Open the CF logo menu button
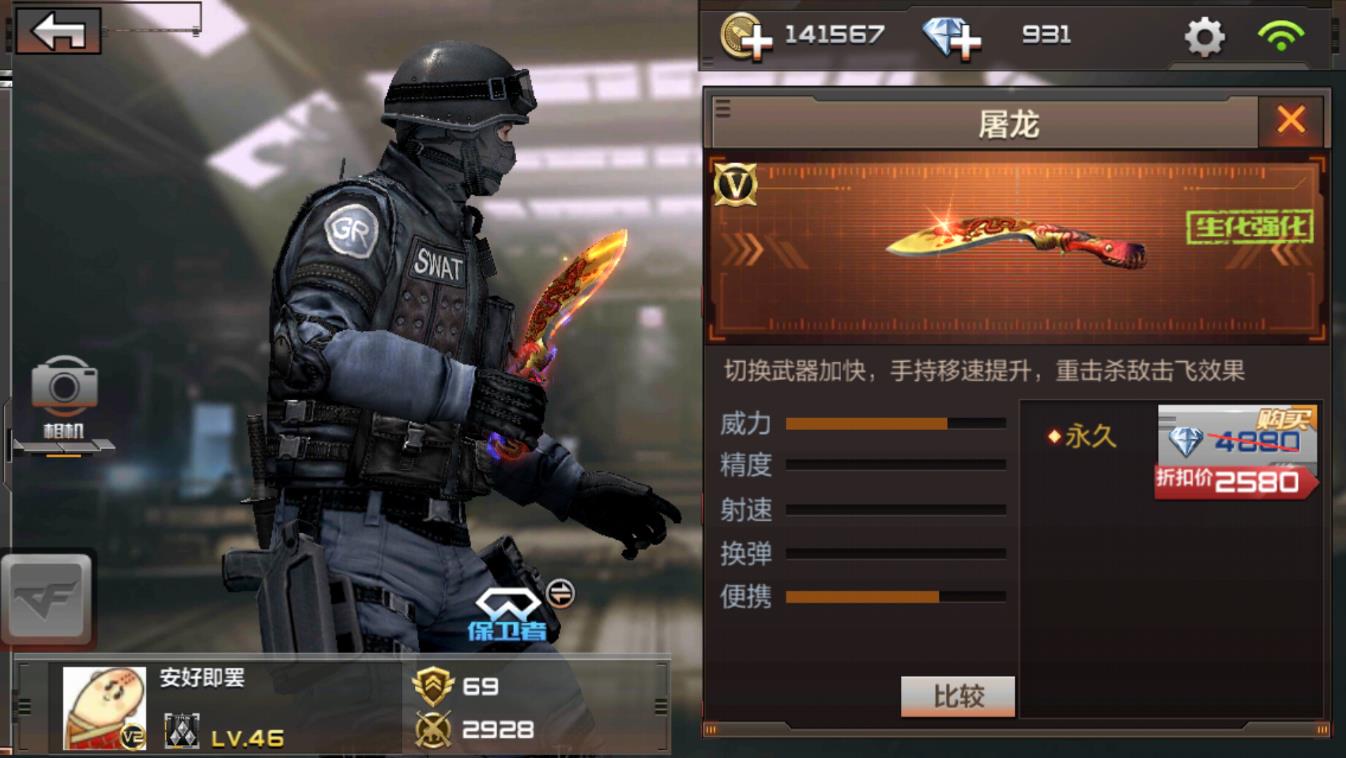Screen dimensions: 1346x758 (x=47, y=598)
